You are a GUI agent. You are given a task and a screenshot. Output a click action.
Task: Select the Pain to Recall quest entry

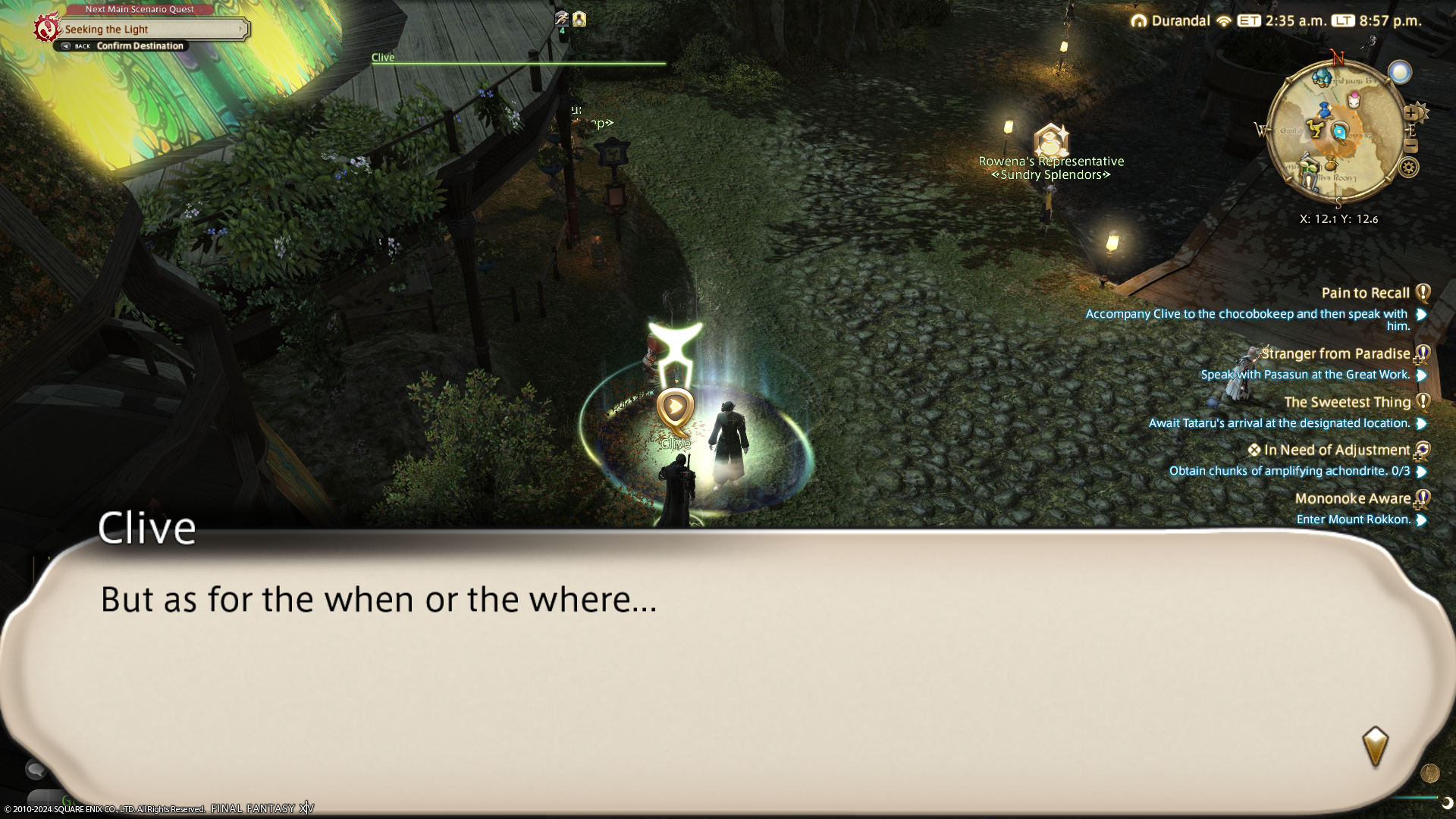point(1365,293)
